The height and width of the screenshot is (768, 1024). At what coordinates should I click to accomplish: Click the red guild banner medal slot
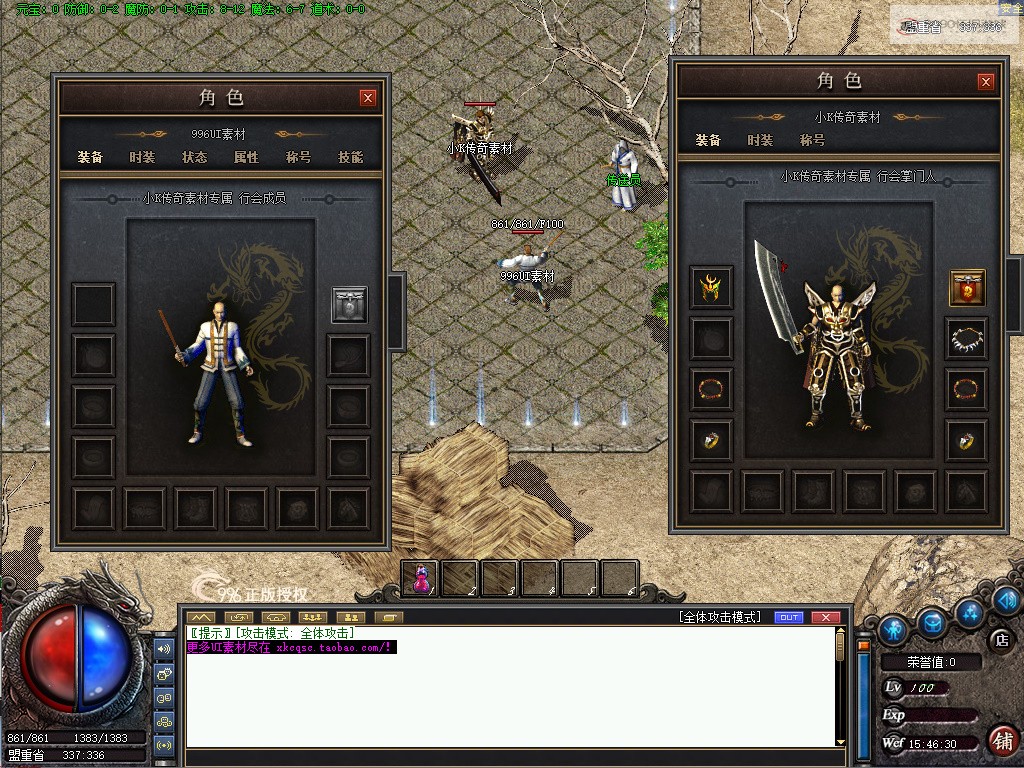tap(967, 288)
